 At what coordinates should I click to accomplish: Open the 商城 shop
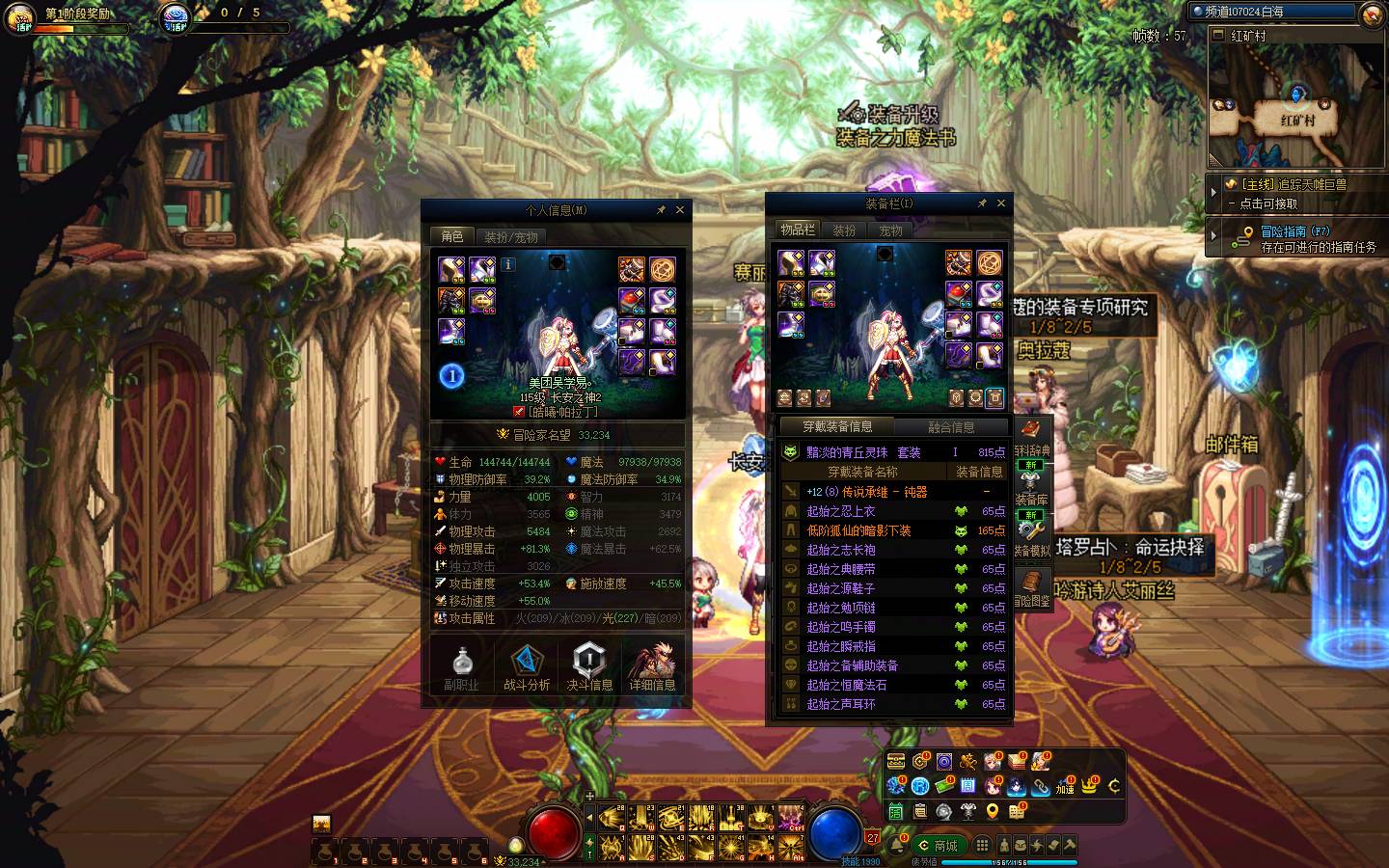pos(939,845)
